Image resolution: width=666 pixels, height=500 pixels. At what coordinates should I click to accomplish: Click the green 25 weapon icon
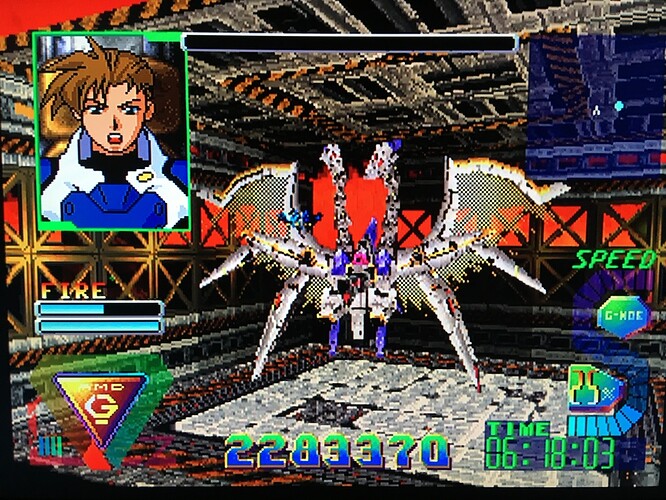tap(586, 388)
